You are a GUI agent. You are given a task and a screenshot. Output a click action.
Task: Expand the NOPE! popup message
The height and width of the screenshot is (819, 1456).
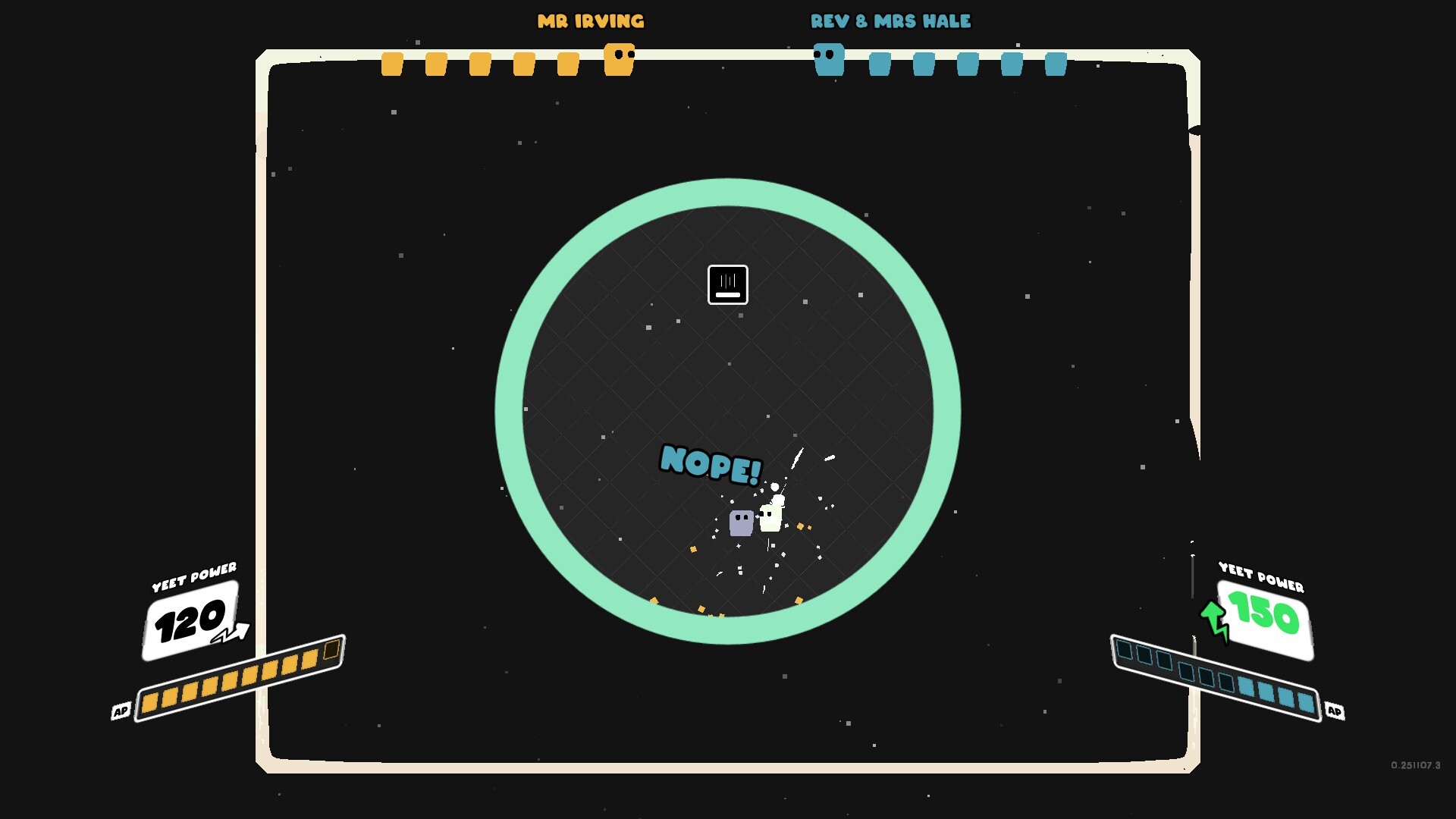(711, 464)
